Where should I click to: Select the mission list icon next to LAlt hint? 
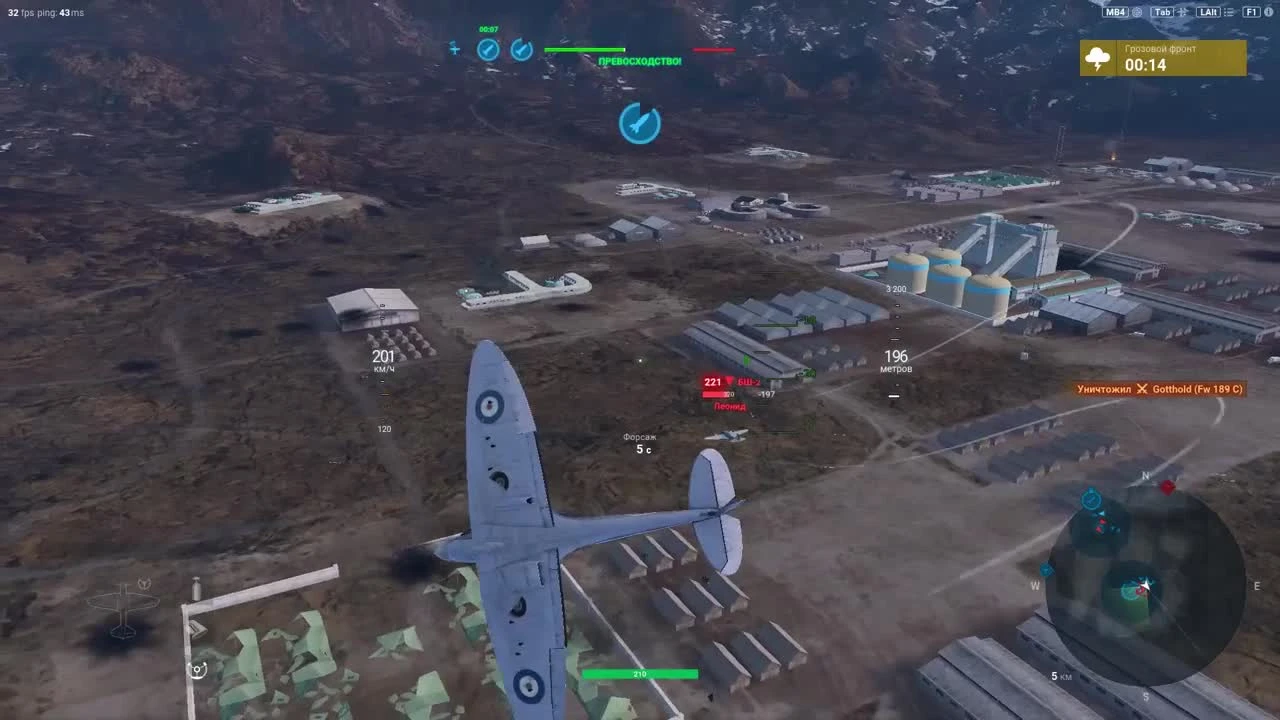(1228, 12)
